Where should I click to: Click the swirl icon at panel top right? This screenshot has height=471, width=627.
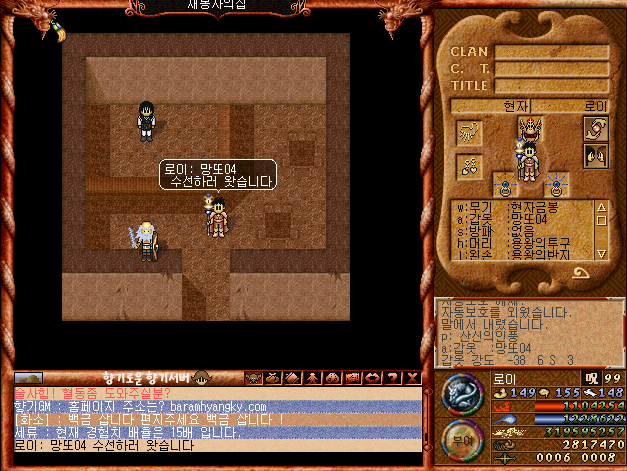tap(596, 129)
